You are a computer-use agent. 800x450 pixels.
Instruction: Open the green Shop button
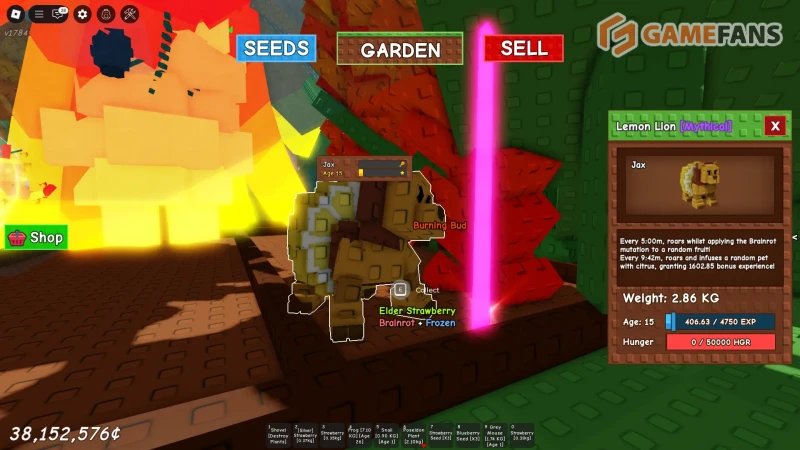[37, 238]
